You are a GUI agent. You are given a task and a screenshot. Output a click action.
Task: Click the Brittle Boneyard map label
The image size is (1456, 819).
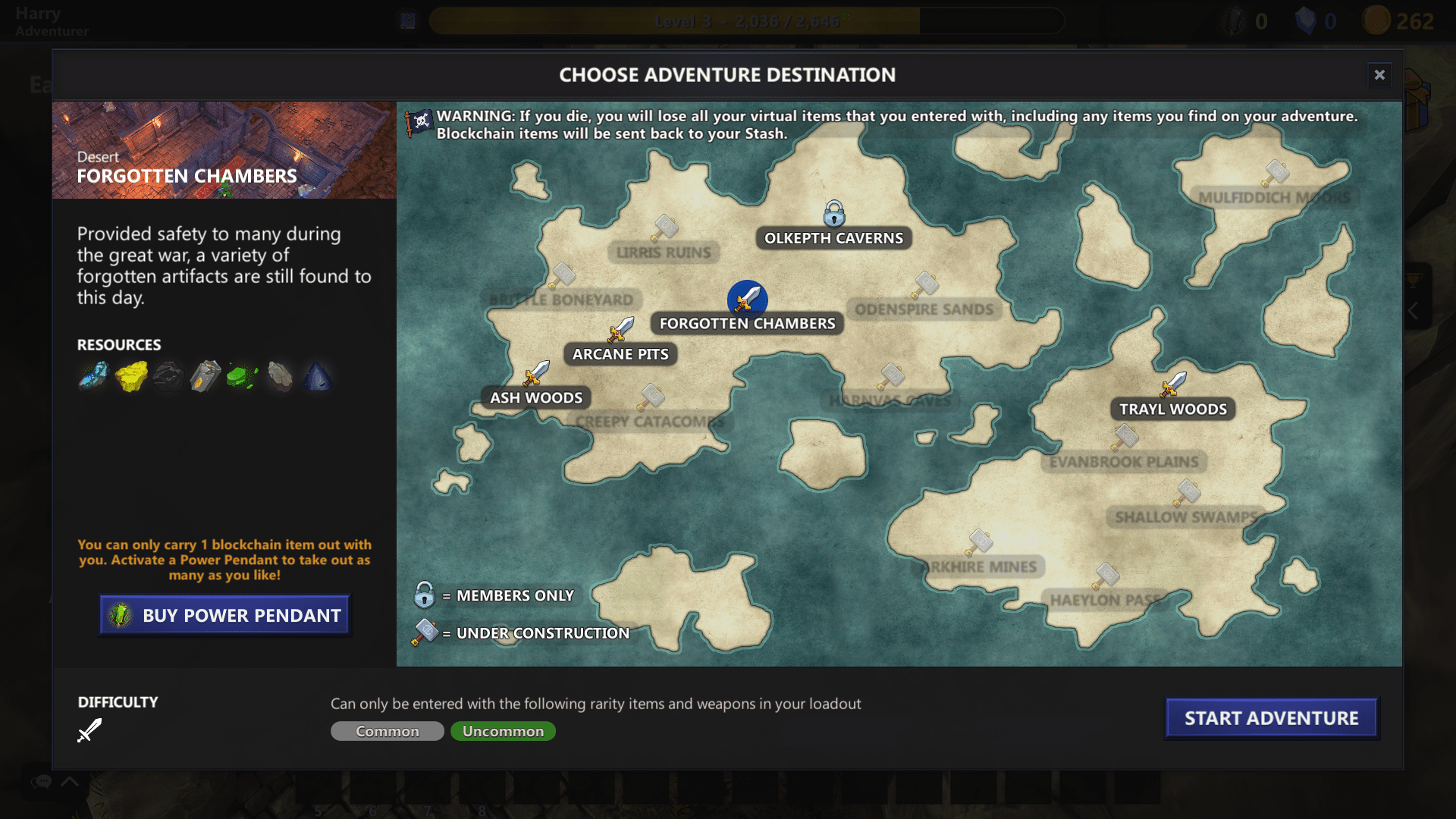561,300
